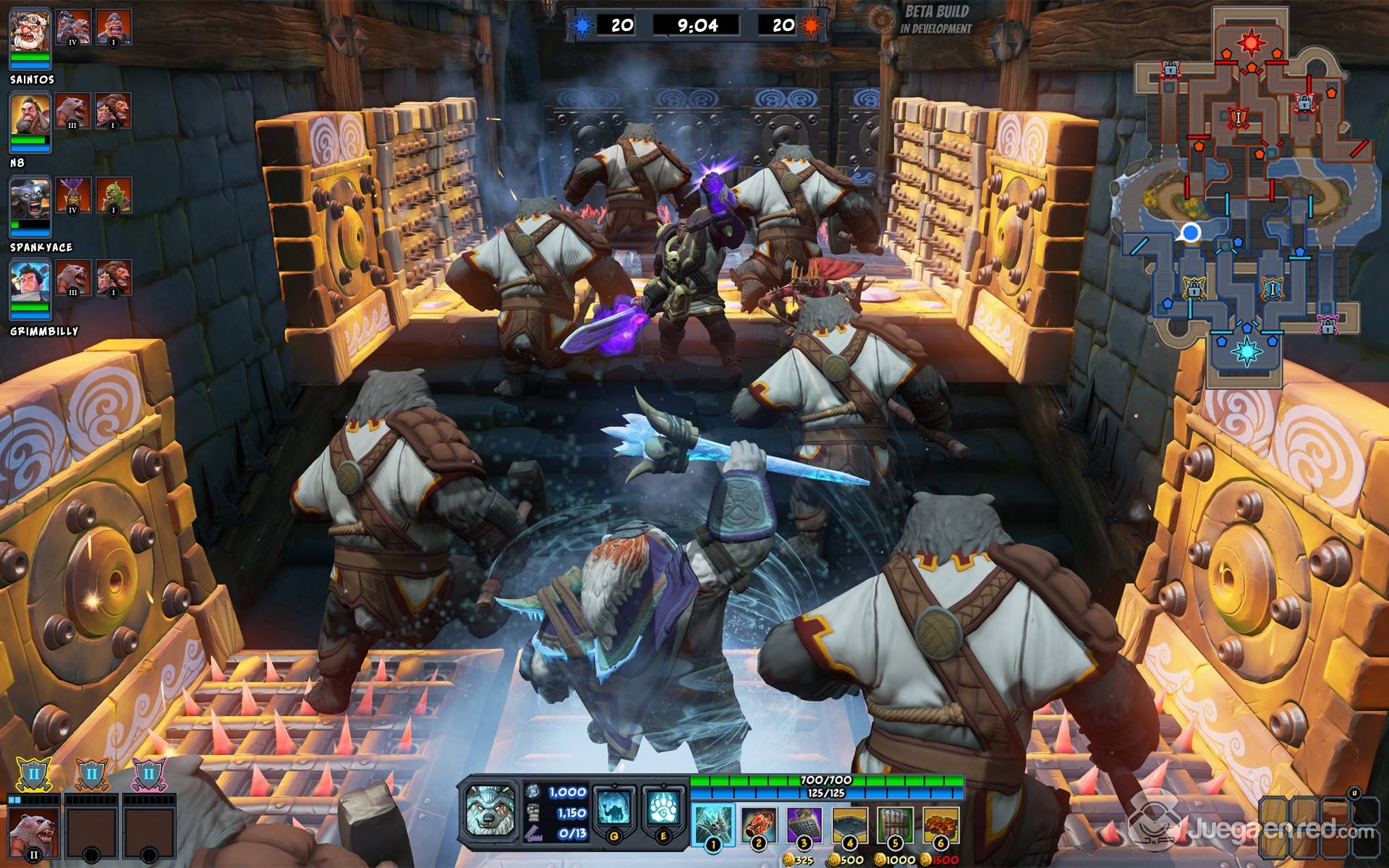The image size is (1389, 868).
Task: Click SpankyAce's purple-mohawk orc minion card
Action: point(73,196)
